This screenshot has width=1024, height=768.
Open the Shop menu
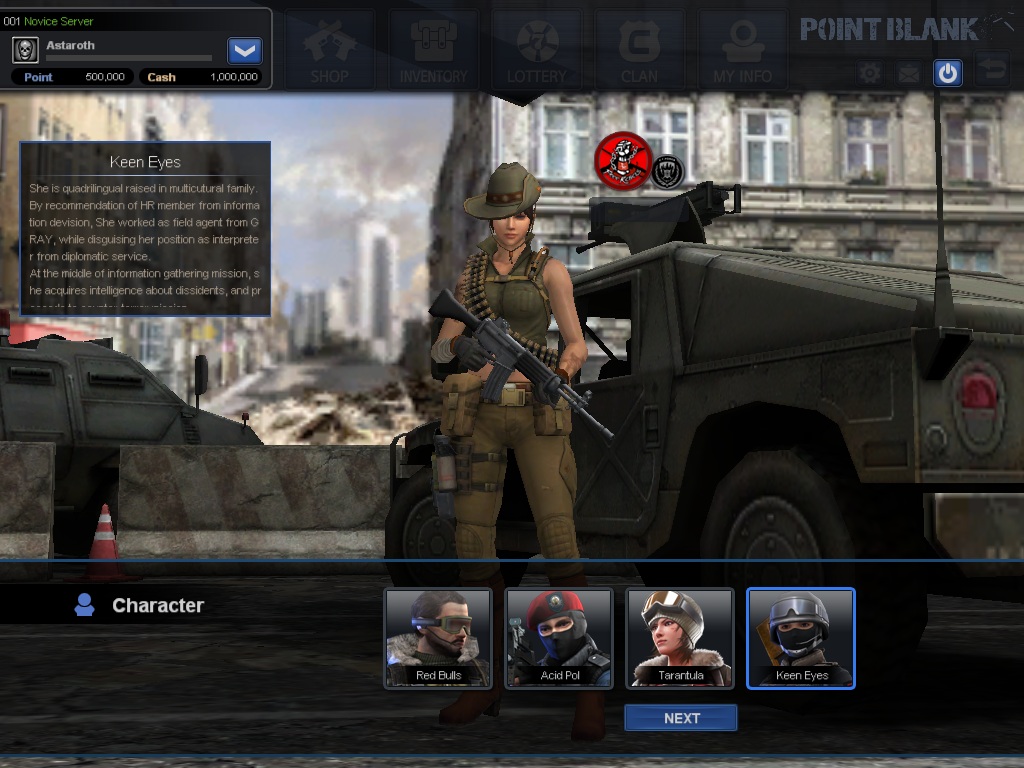[x=329, y=50]
